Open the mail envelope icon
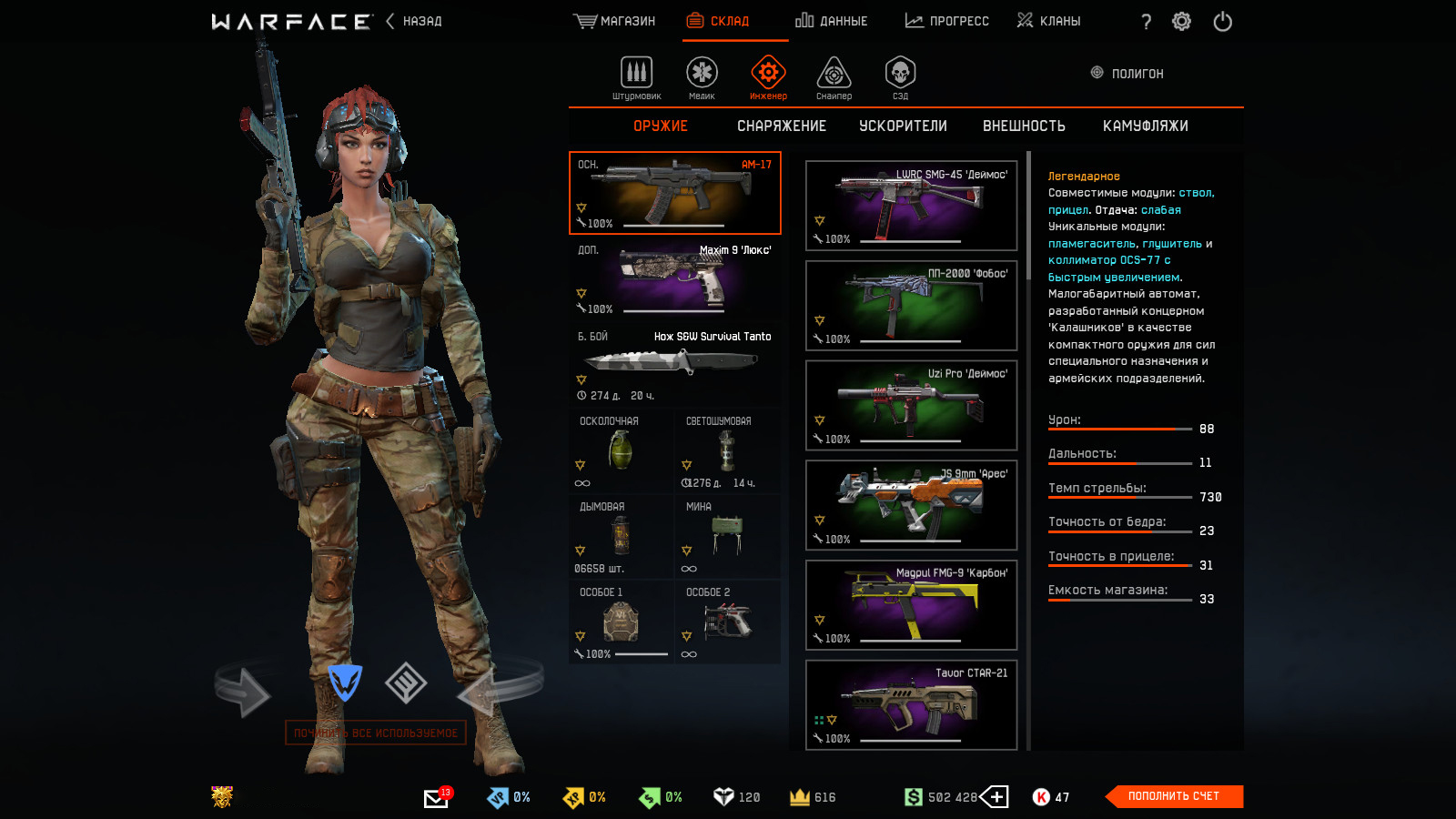This screenshot has width=1456, height=819. (x=436, y=798)
